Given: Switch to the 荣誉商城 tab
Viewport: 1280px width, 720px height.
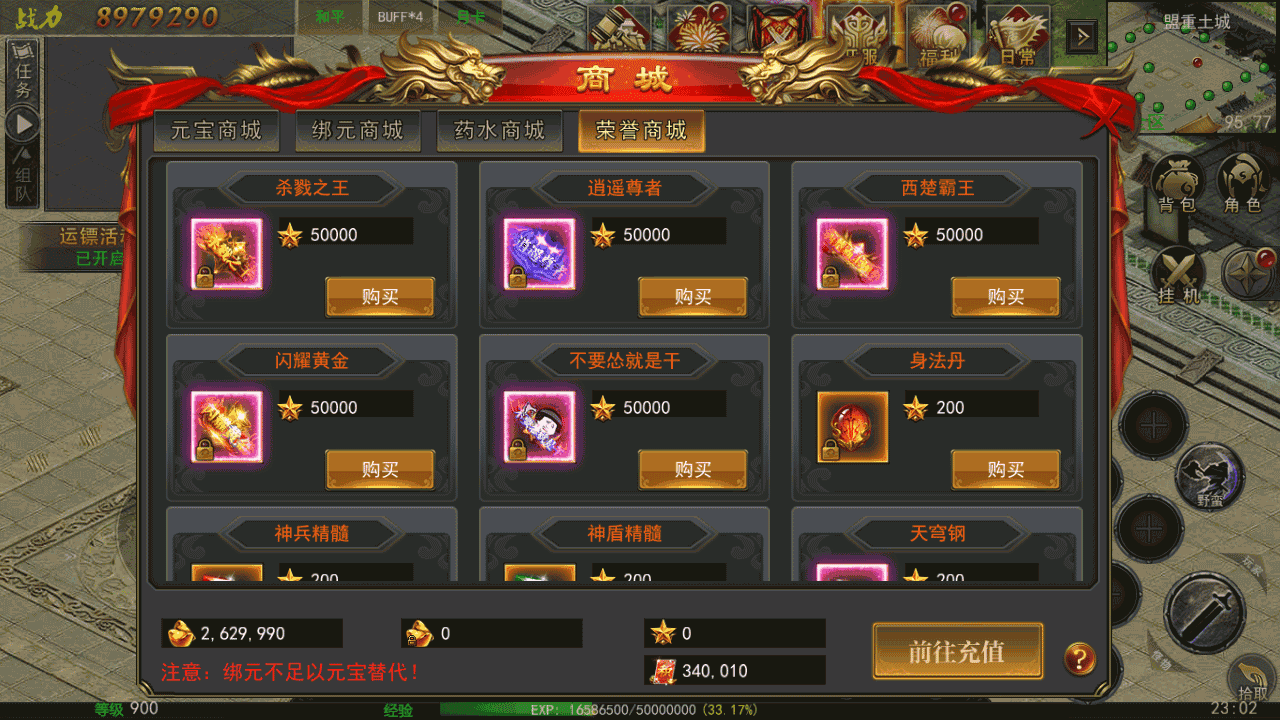Looking at the screenshot, I should [641, 131].
